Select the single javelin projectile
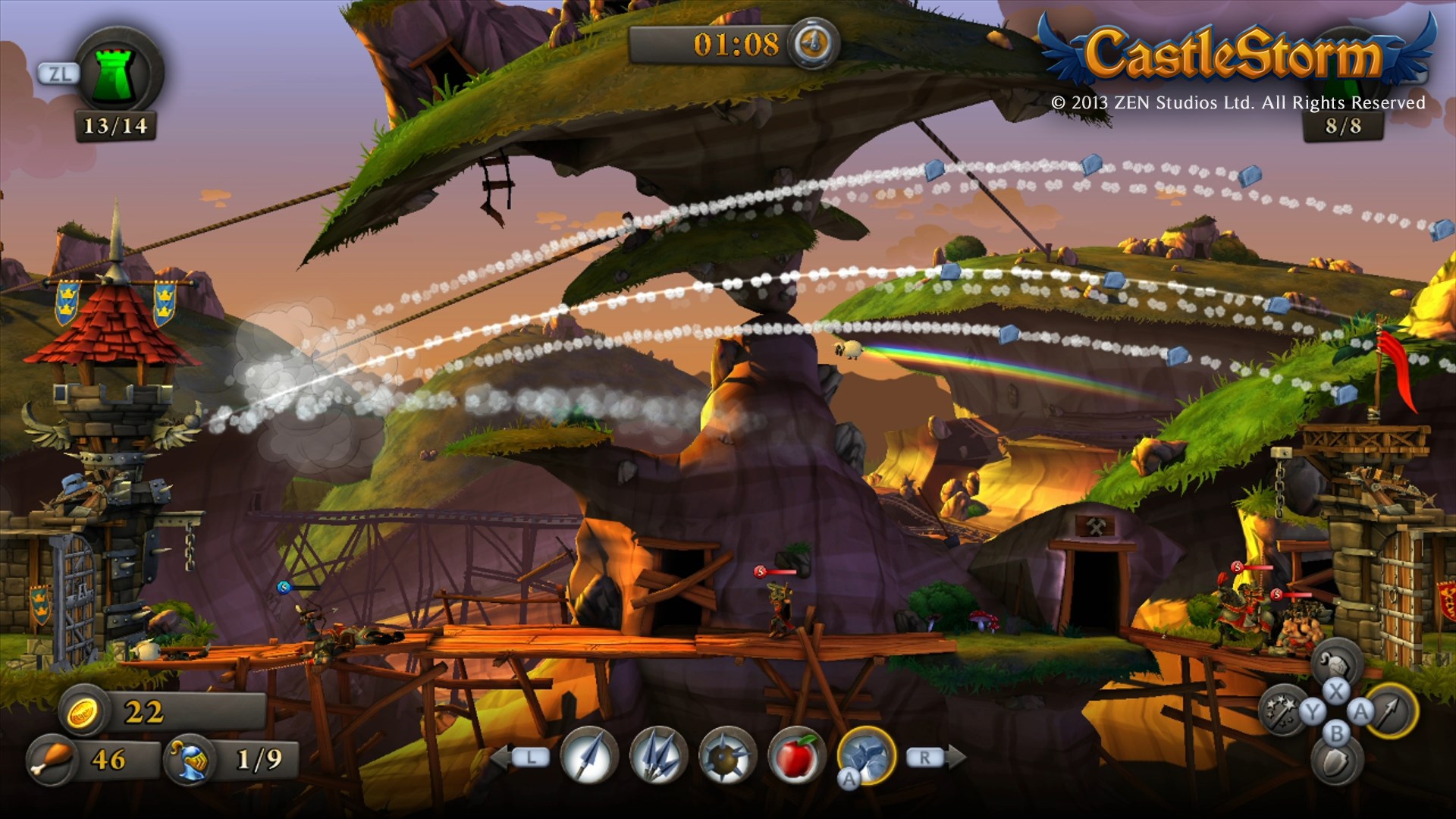The width and height of the screenshot is (1456, 819). (x=589, y=756)
